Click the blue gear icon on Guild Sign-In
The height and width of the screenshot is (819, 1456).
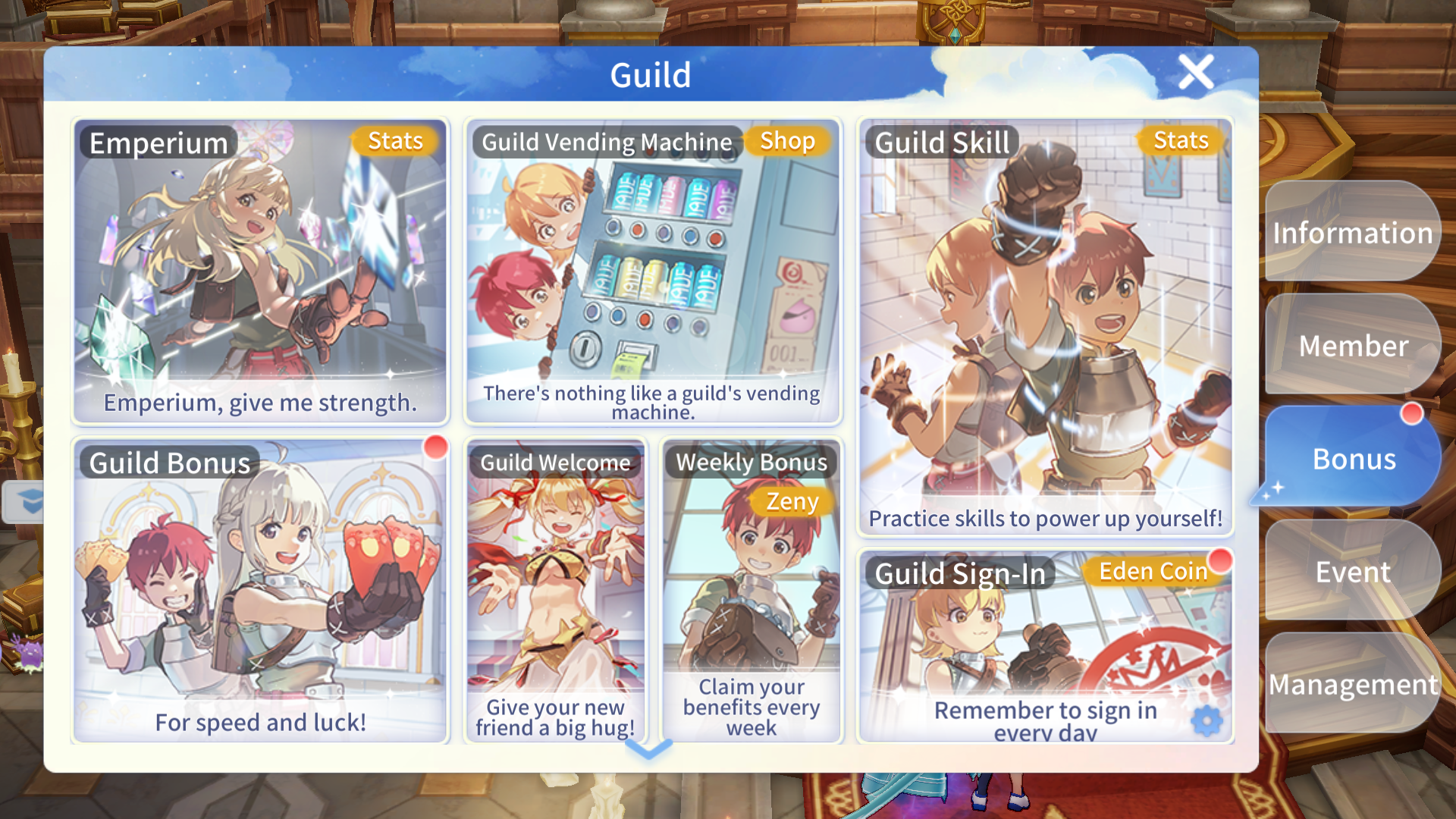coord(1207,720)
